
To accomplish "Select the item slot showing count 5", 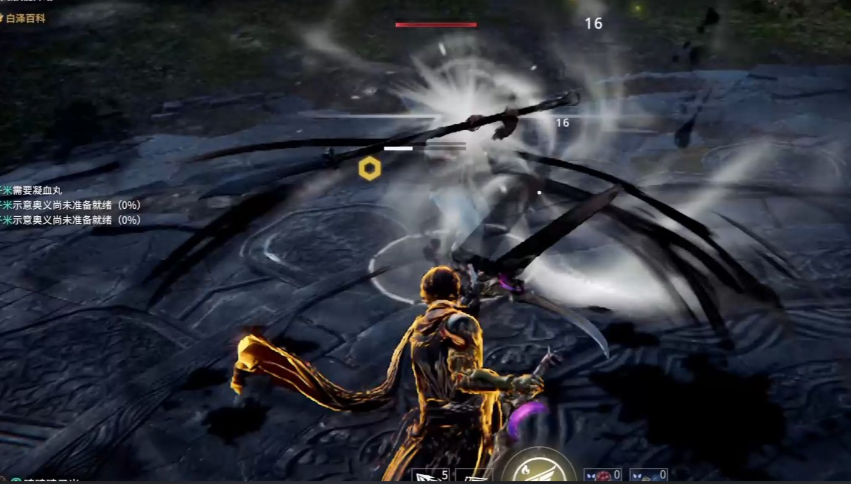I will pos(431,475).
